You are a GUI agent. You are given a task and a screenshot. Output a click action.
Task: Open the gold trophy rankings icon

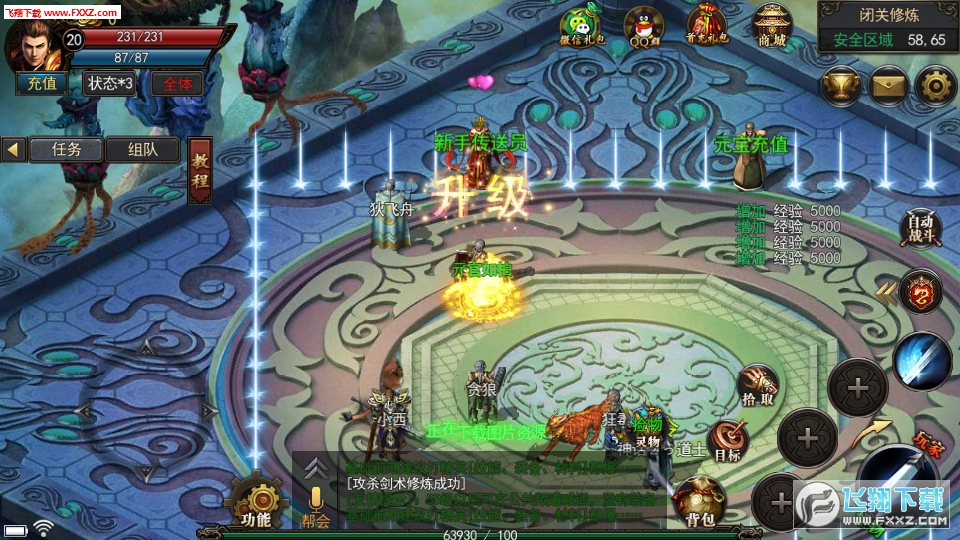842,86
